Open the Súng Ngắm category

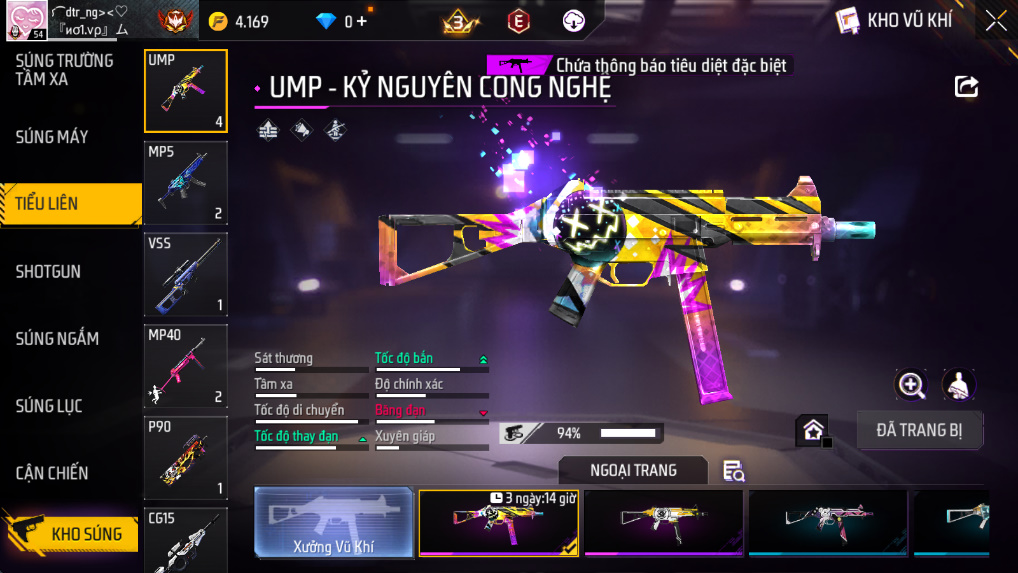57,339
